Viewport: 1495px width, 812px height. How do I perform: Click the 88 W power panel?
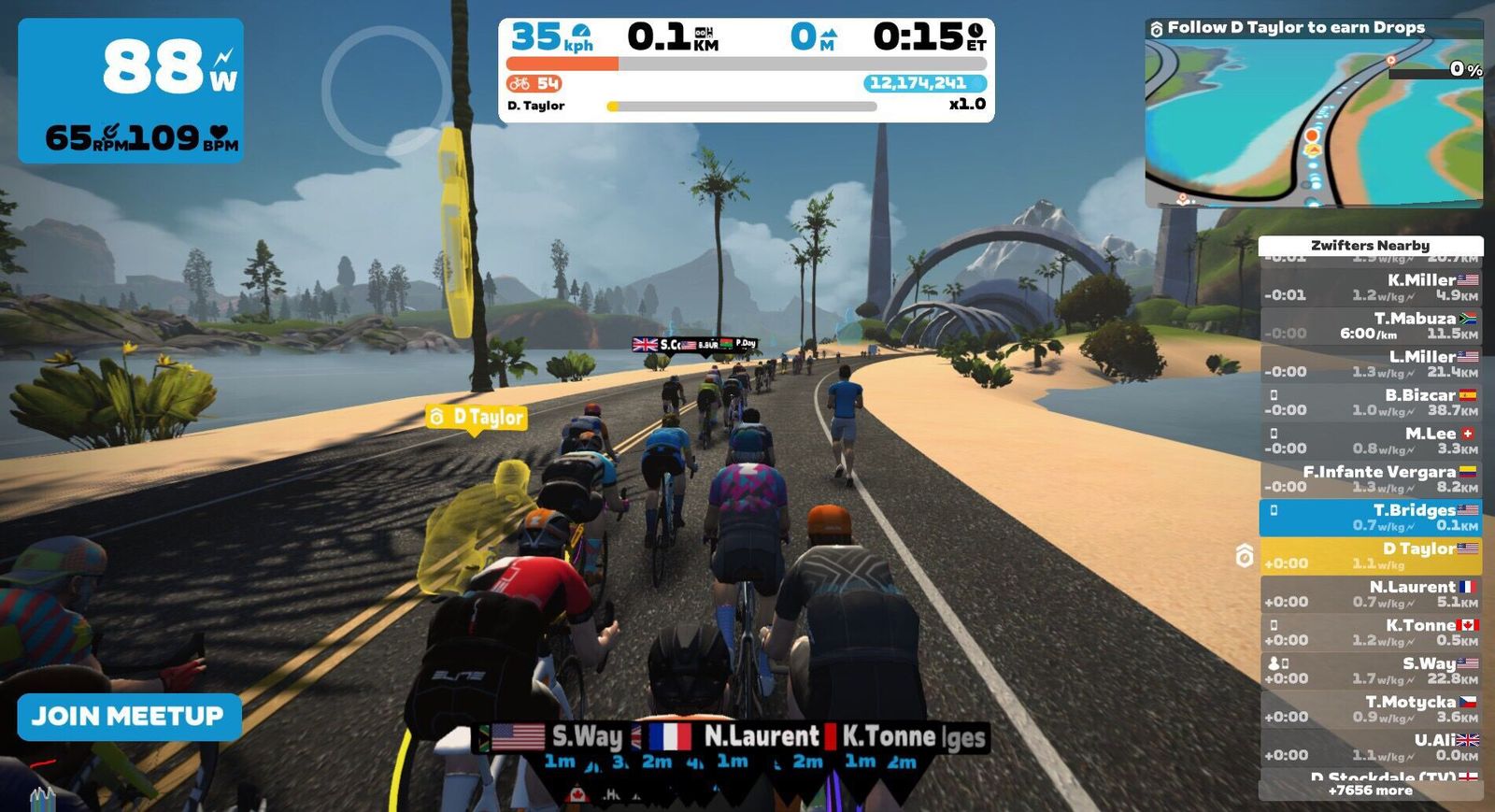click(x=131, y=91)
